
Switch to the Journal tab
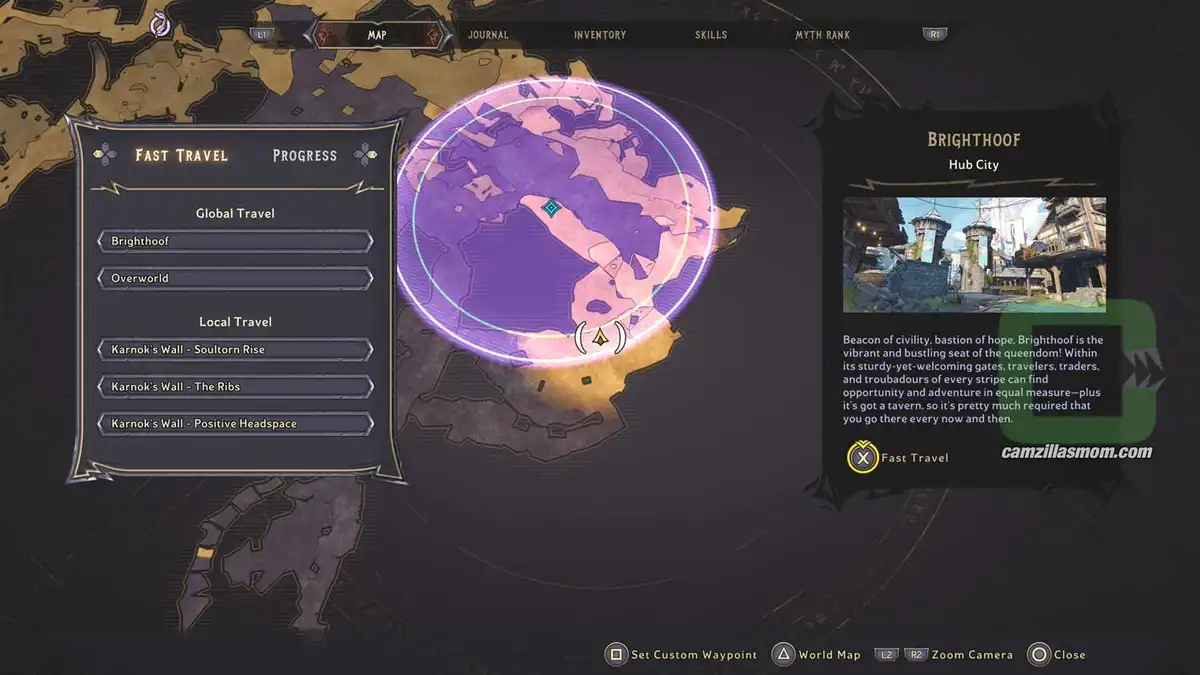point(488,35)
